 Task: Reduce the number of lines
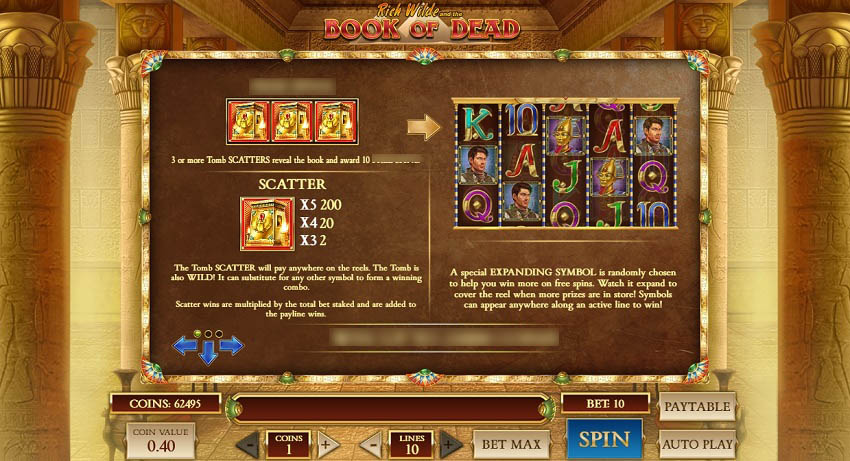click(x=372, y=445)
